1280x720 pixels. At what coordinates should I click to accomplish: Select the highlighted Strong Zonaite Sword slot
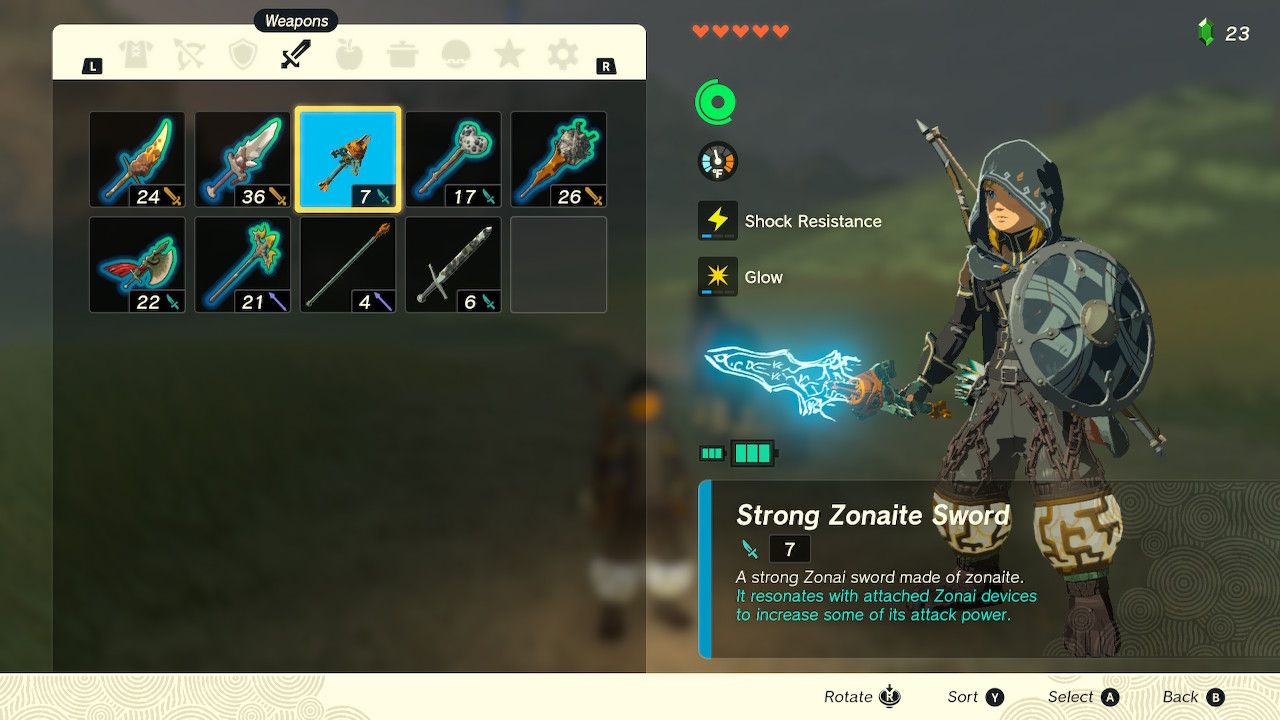(x=347, y=157)
